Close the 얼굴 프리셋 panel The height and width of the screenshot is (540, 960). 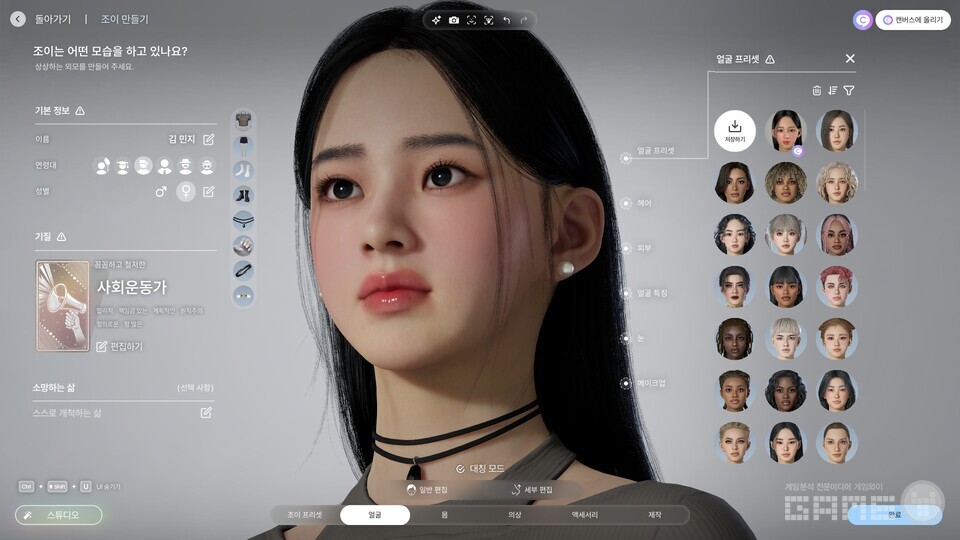pyautogui.click(x=850, y=59)
